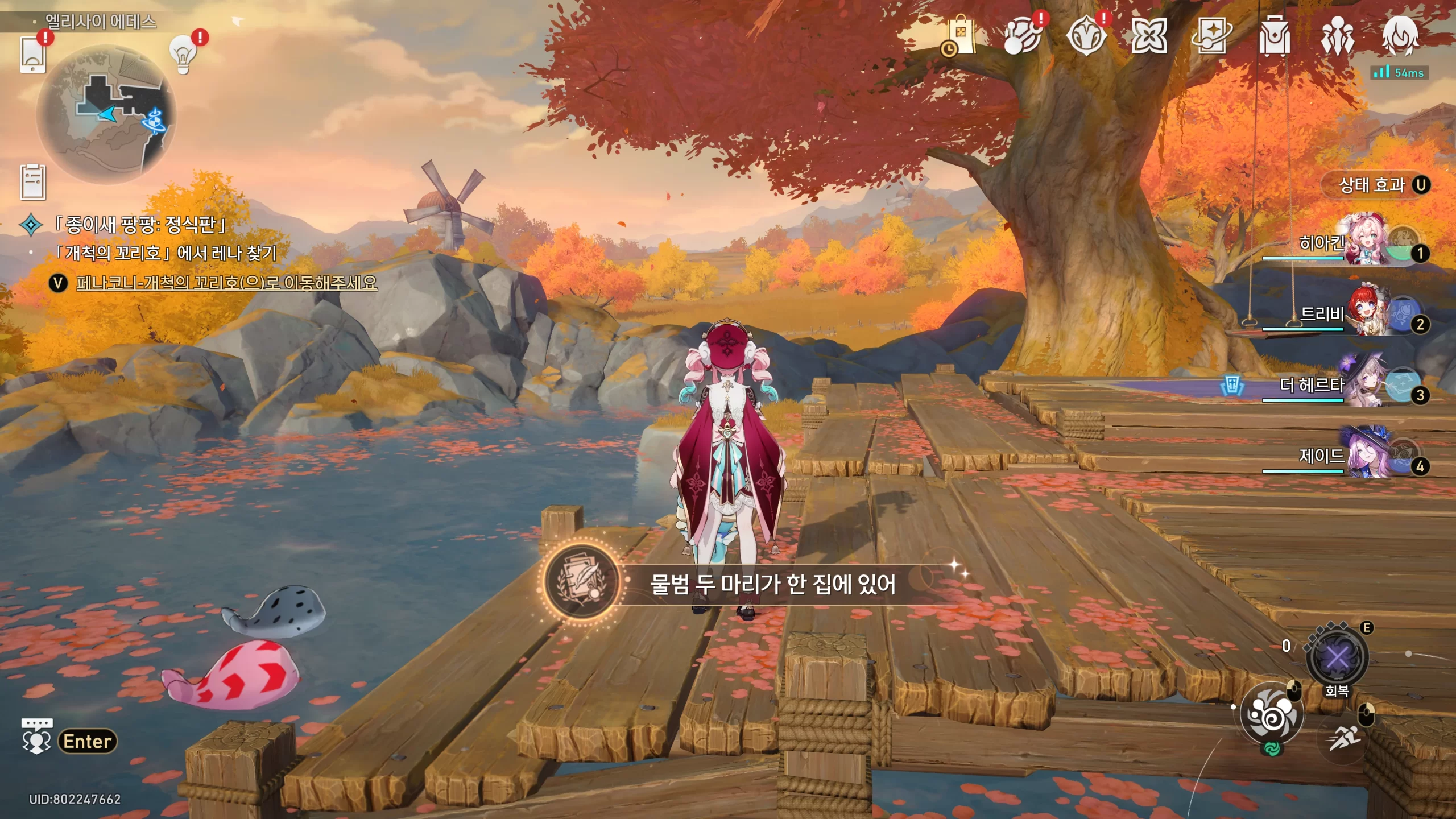Open the chat icon at bottom left
1456x819 pixels.
(x=36, y=737)
